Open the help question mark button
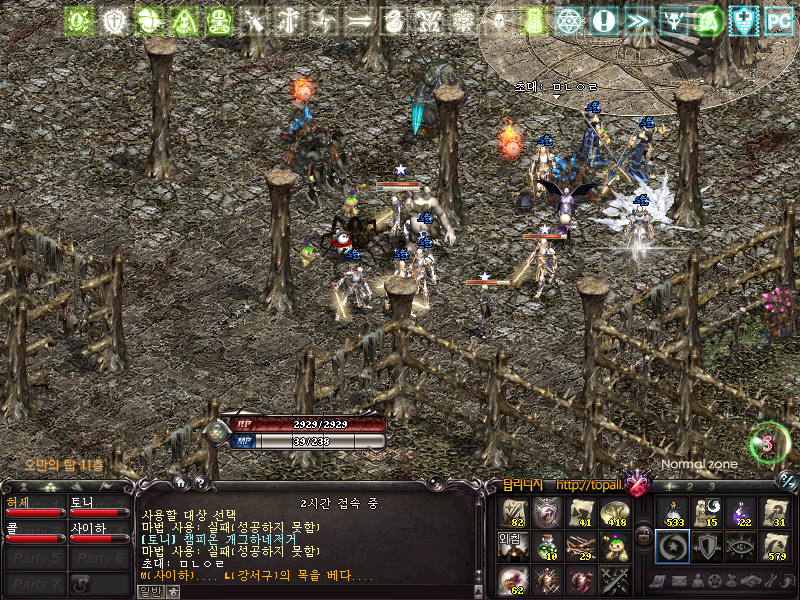Screen dimensions: 800x600 click(x=199, y=482)
